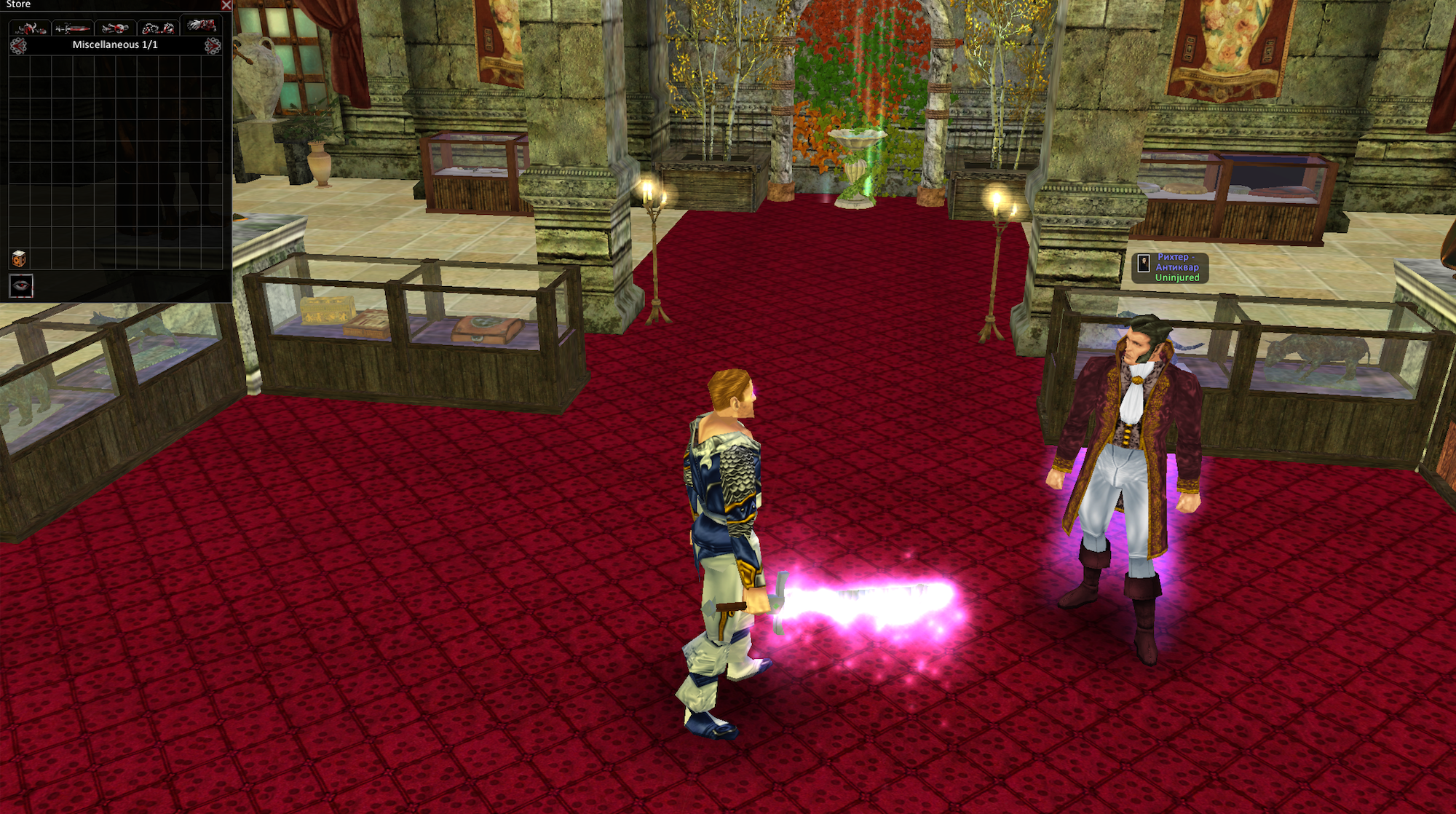Screen dimensions: 1456x814
Task: Select the orange box item in store
Action: pyautogui.click(x=19, y=258)
